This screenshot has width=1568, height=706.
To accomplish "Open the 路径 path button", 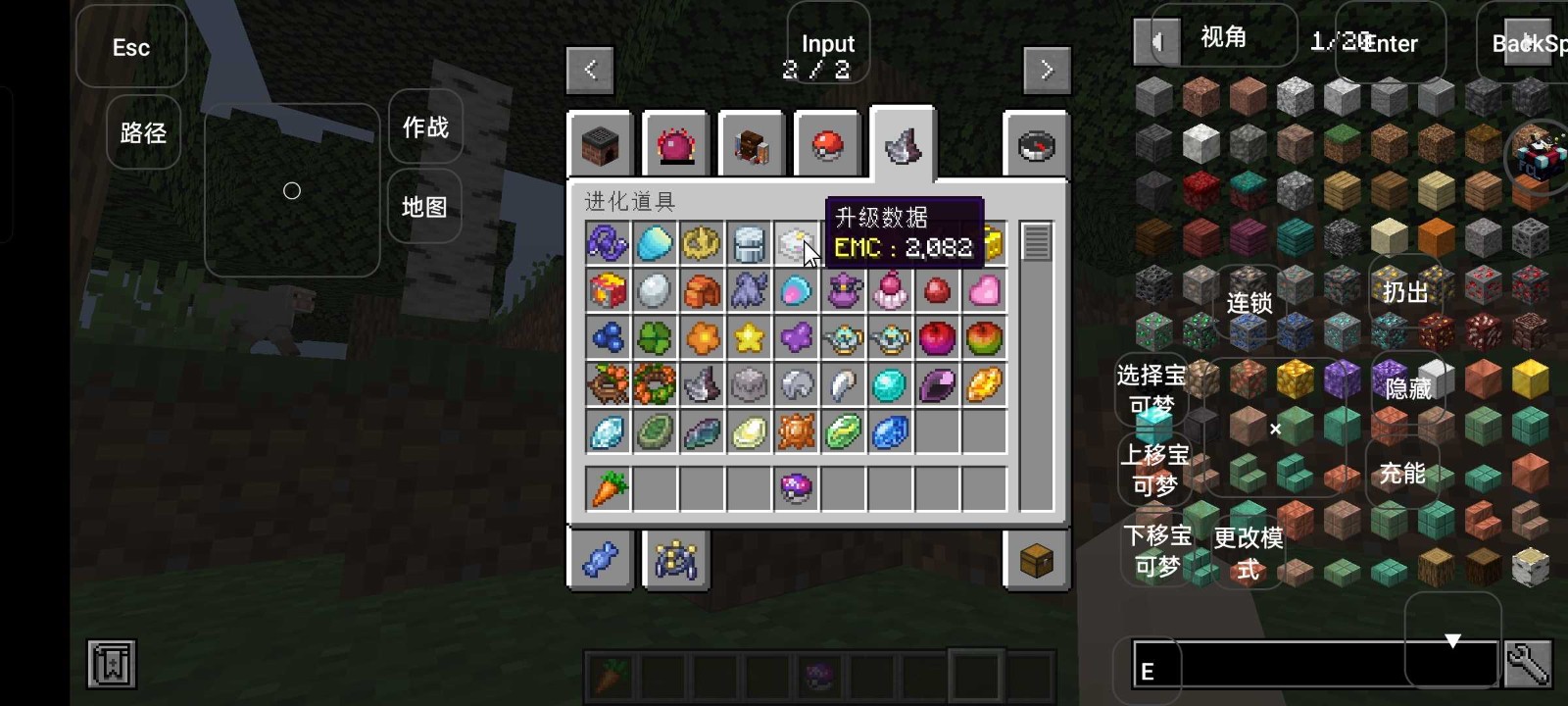I will 143,132.
